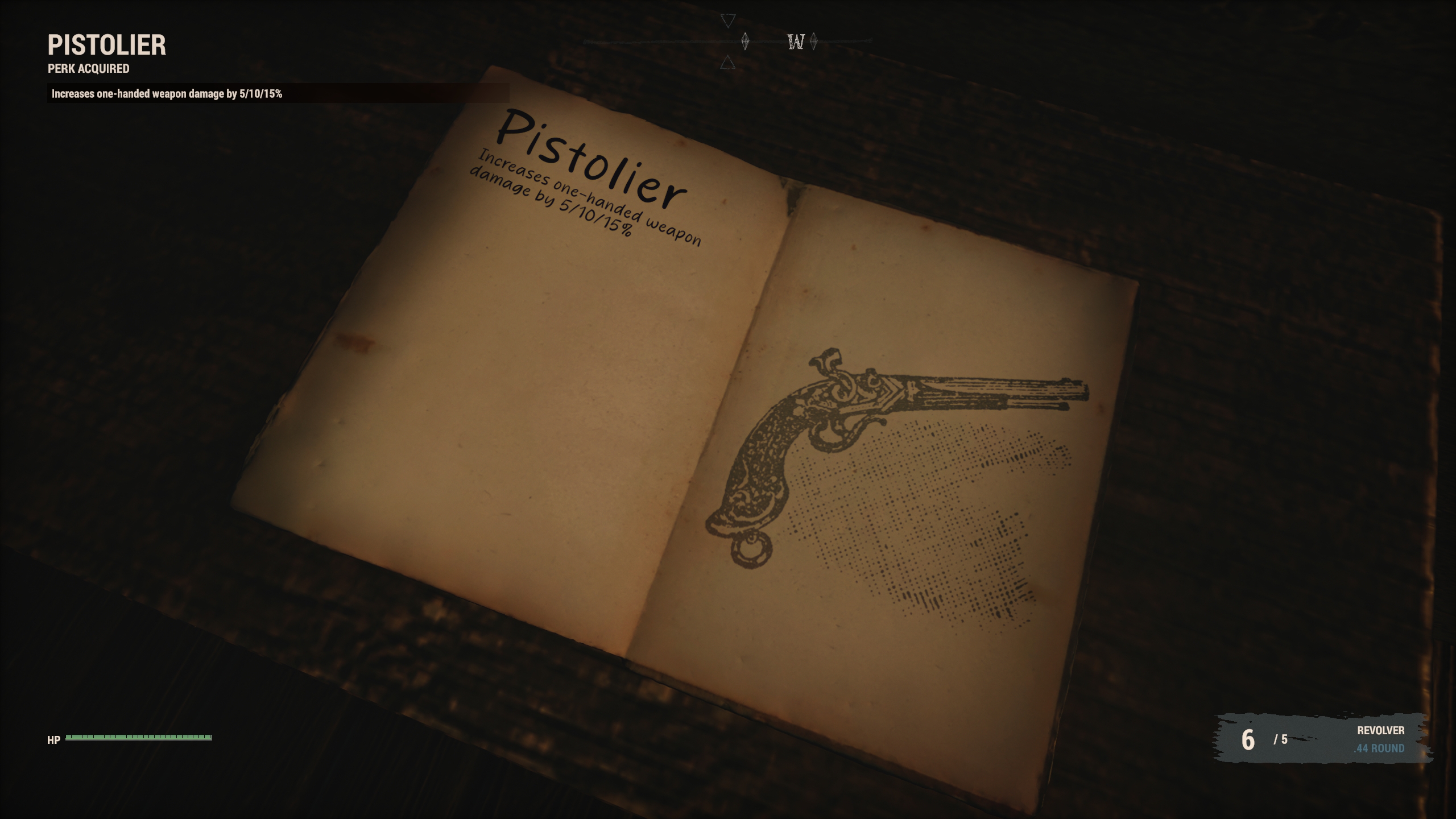Viewport: 1456px width, 819px height.
Task: Click the compass W heading marker
Action: [796, 42]
